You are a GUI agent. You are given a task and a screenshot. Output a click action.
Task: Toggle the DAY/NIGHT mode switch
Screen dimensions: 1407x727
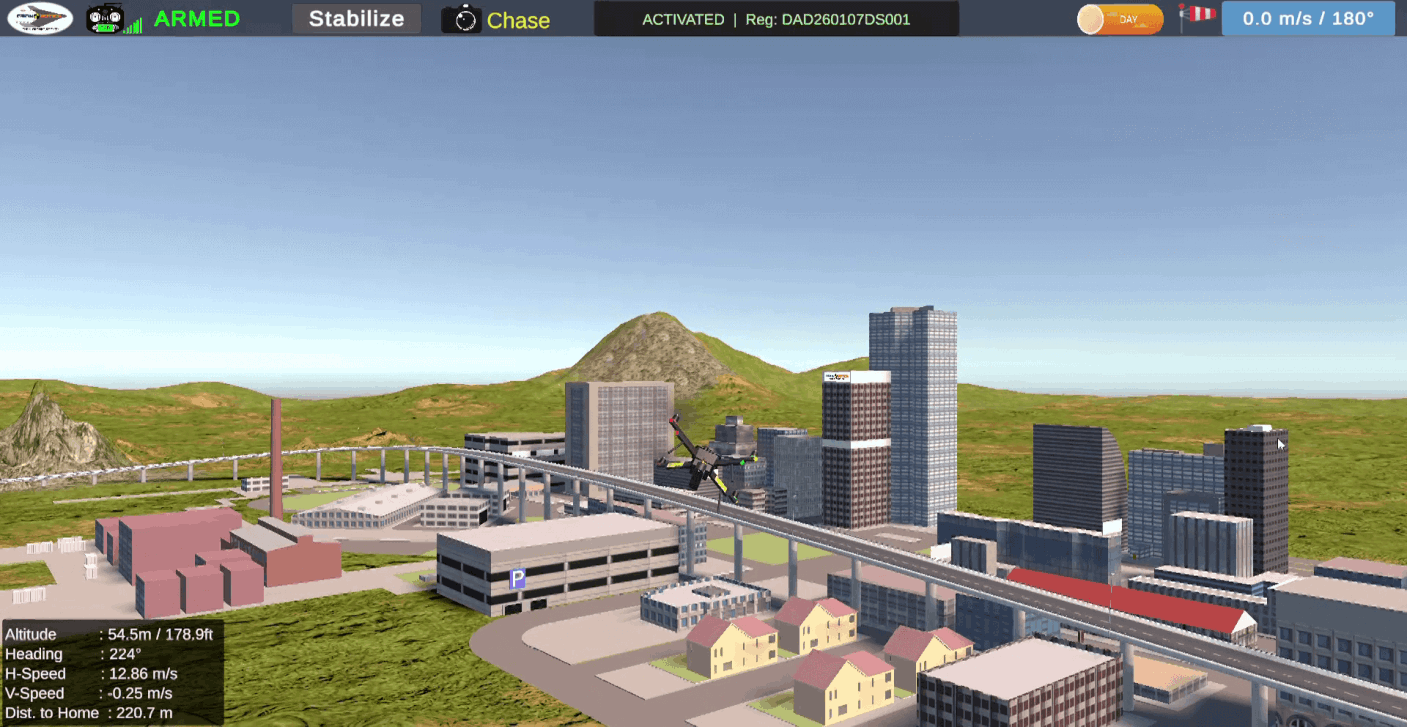1119,17
